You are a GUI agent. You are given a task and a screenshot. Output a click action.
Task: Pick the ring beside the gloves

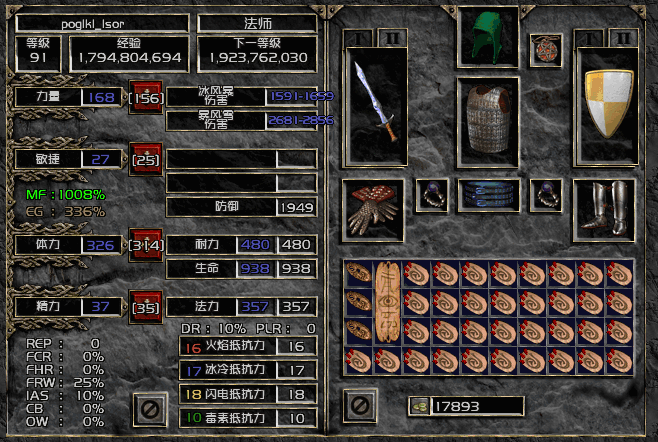433,194
